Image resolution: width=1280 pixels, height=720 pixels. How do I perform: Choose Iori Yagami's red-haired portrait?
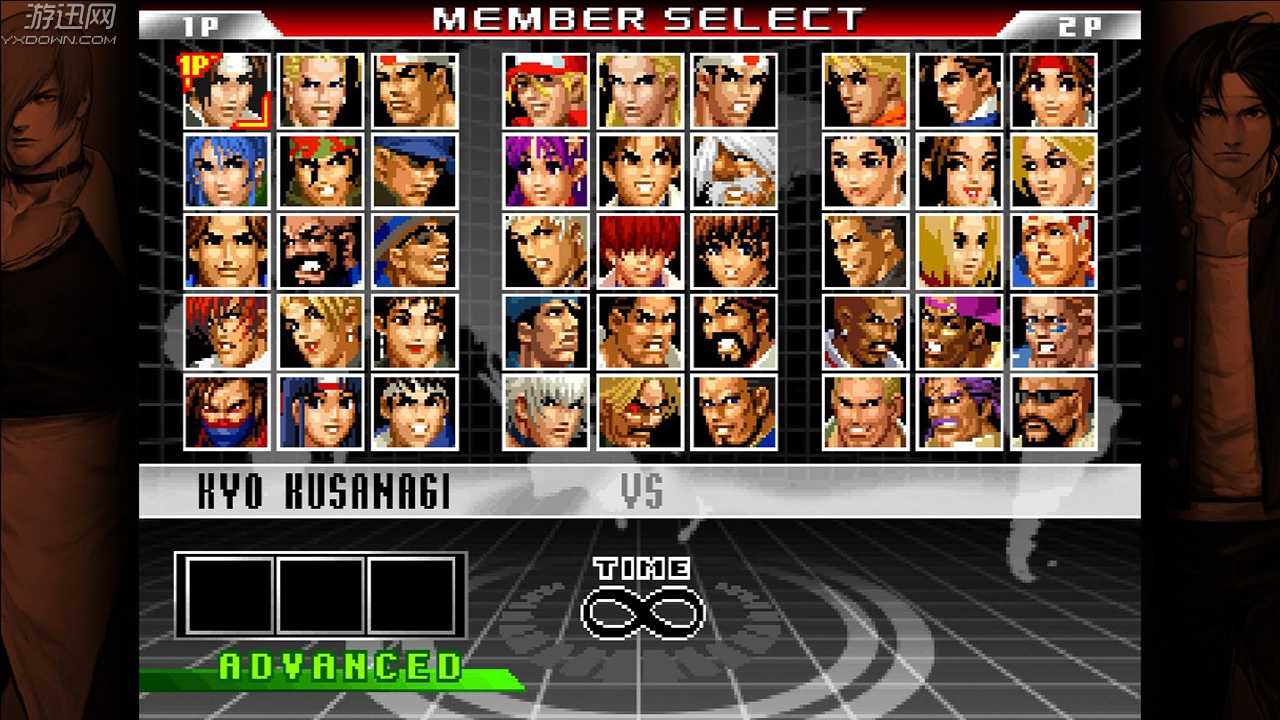click(x=226, y=331)
